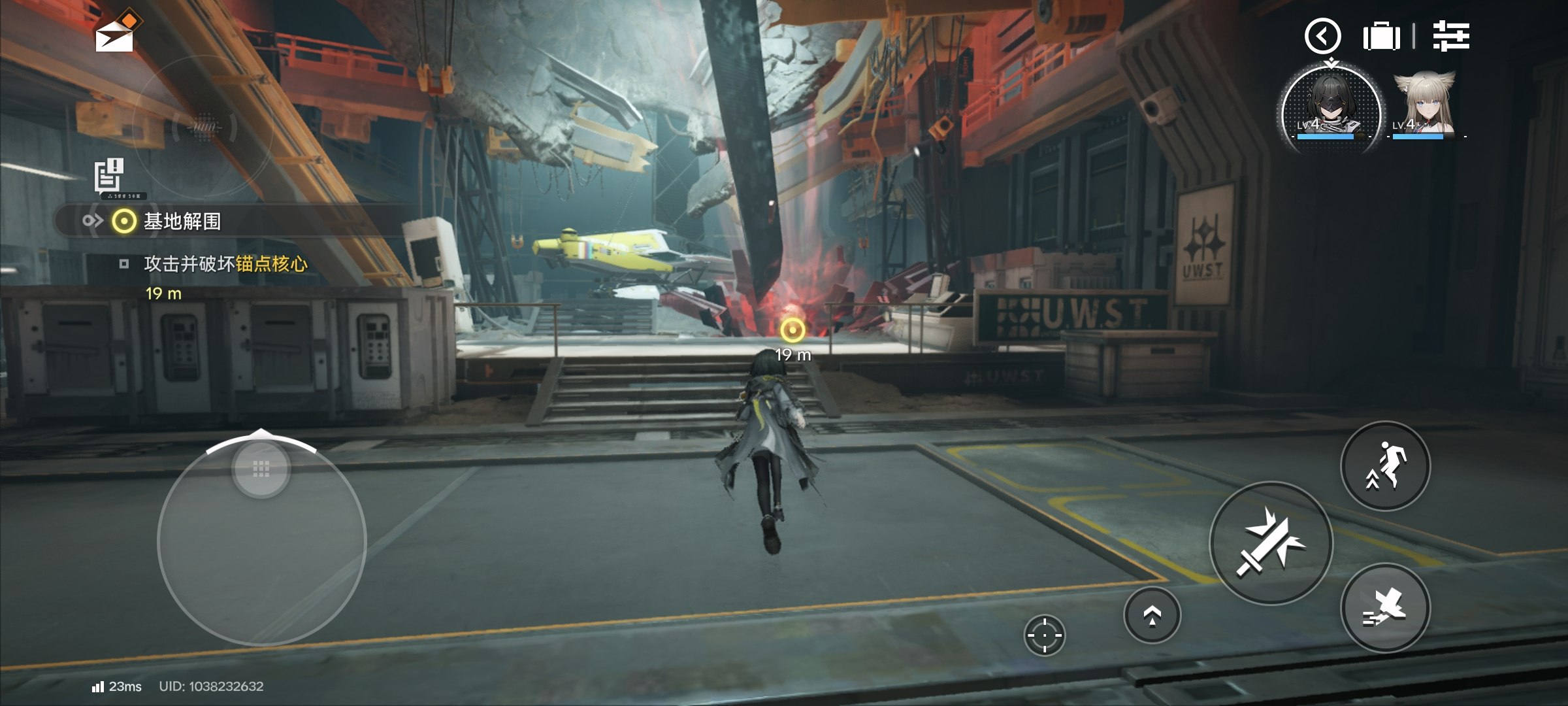Tap the virtual joystick thumb knob

(x=261, y=469)
